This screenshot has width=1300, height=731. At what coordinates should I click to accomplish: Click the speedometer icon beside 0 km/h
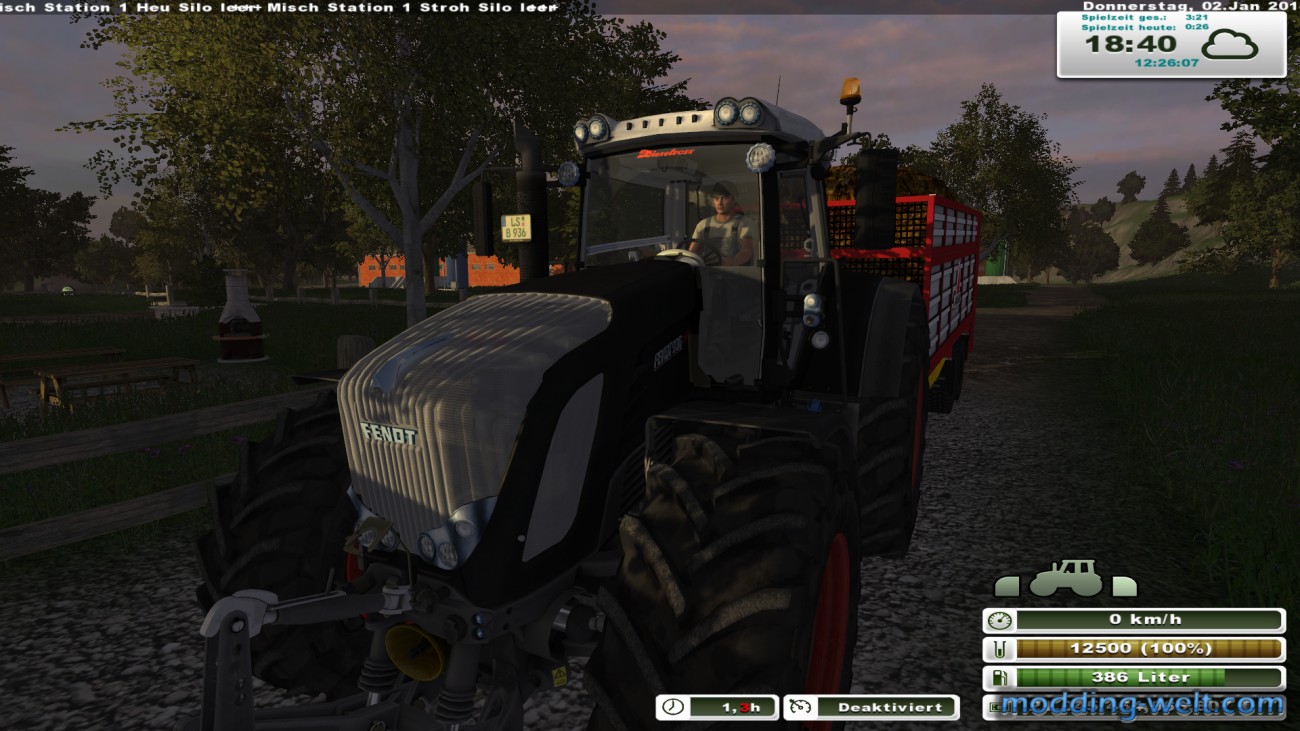click(1000, 619)
